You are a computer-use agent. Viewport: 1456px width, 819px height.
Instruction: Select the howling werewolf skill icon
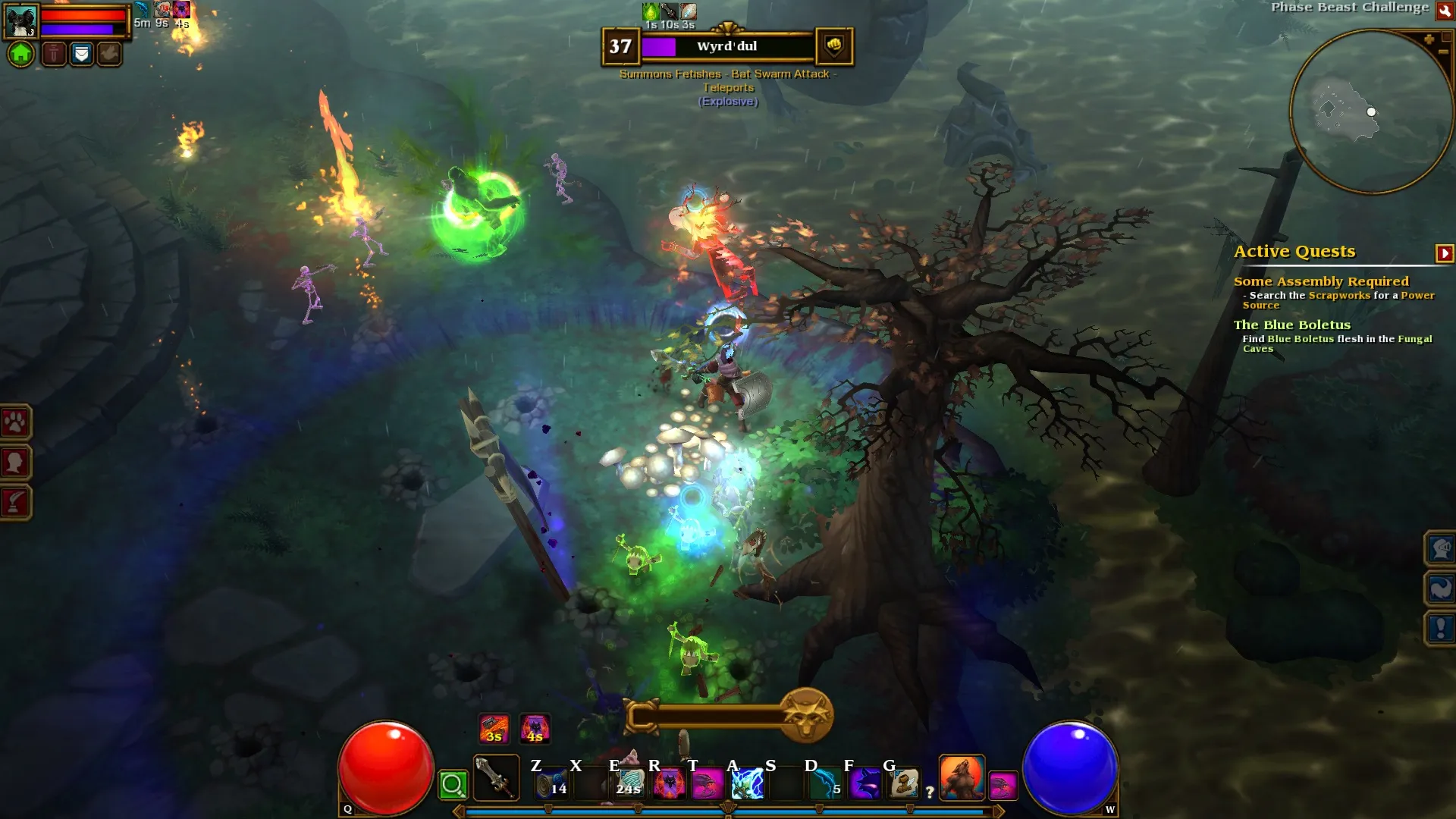point(962,778)
